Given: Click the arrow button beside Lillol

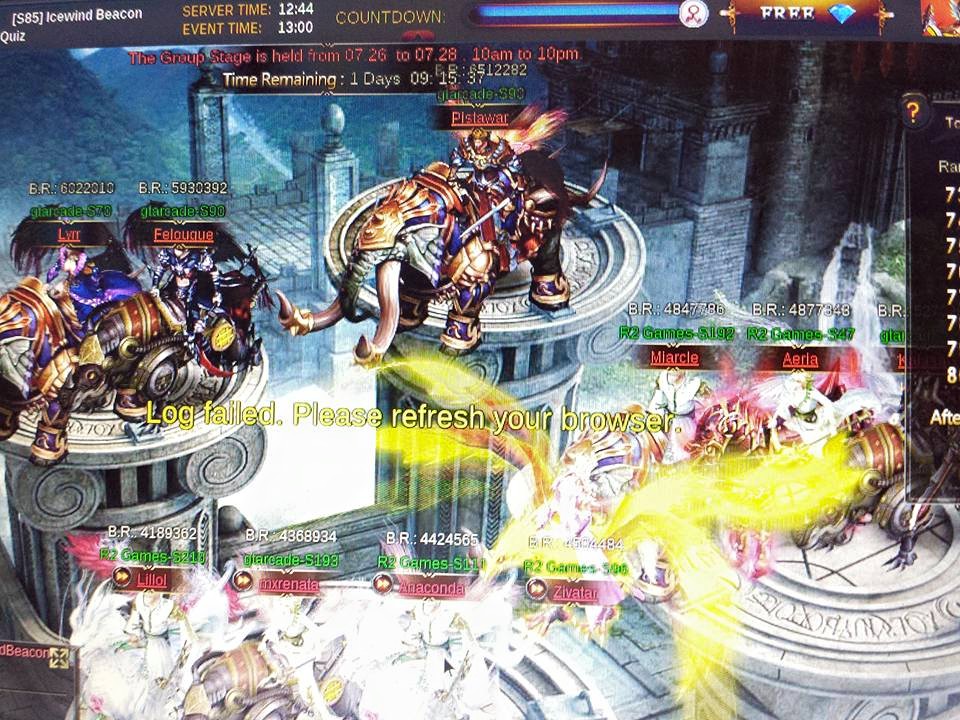Looking at the screenshot, I should click(122, 577).
